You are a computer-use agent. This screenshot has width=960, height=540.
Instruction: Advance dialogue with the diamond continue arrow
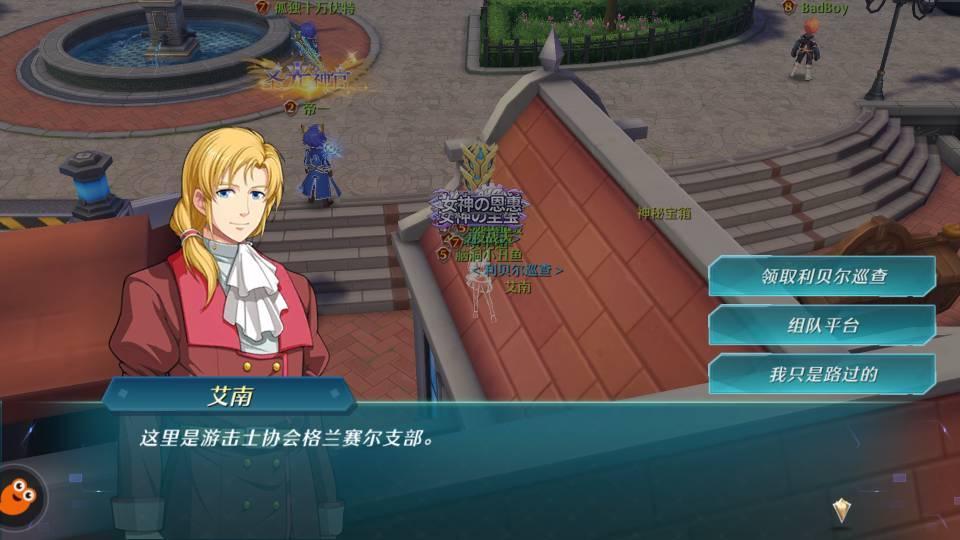tap(842, 511)
